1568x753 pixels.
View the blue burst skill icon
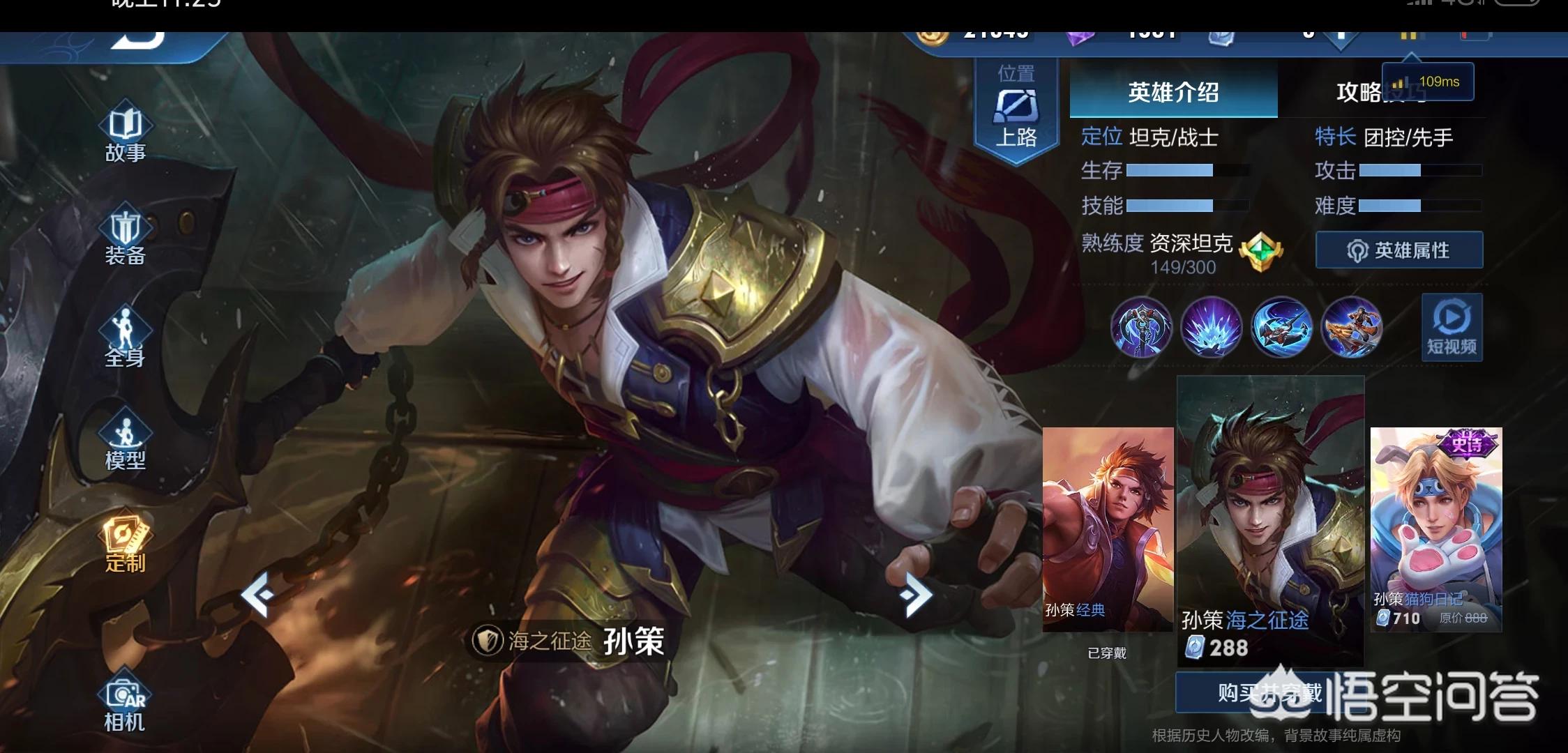click(1212, 327)
